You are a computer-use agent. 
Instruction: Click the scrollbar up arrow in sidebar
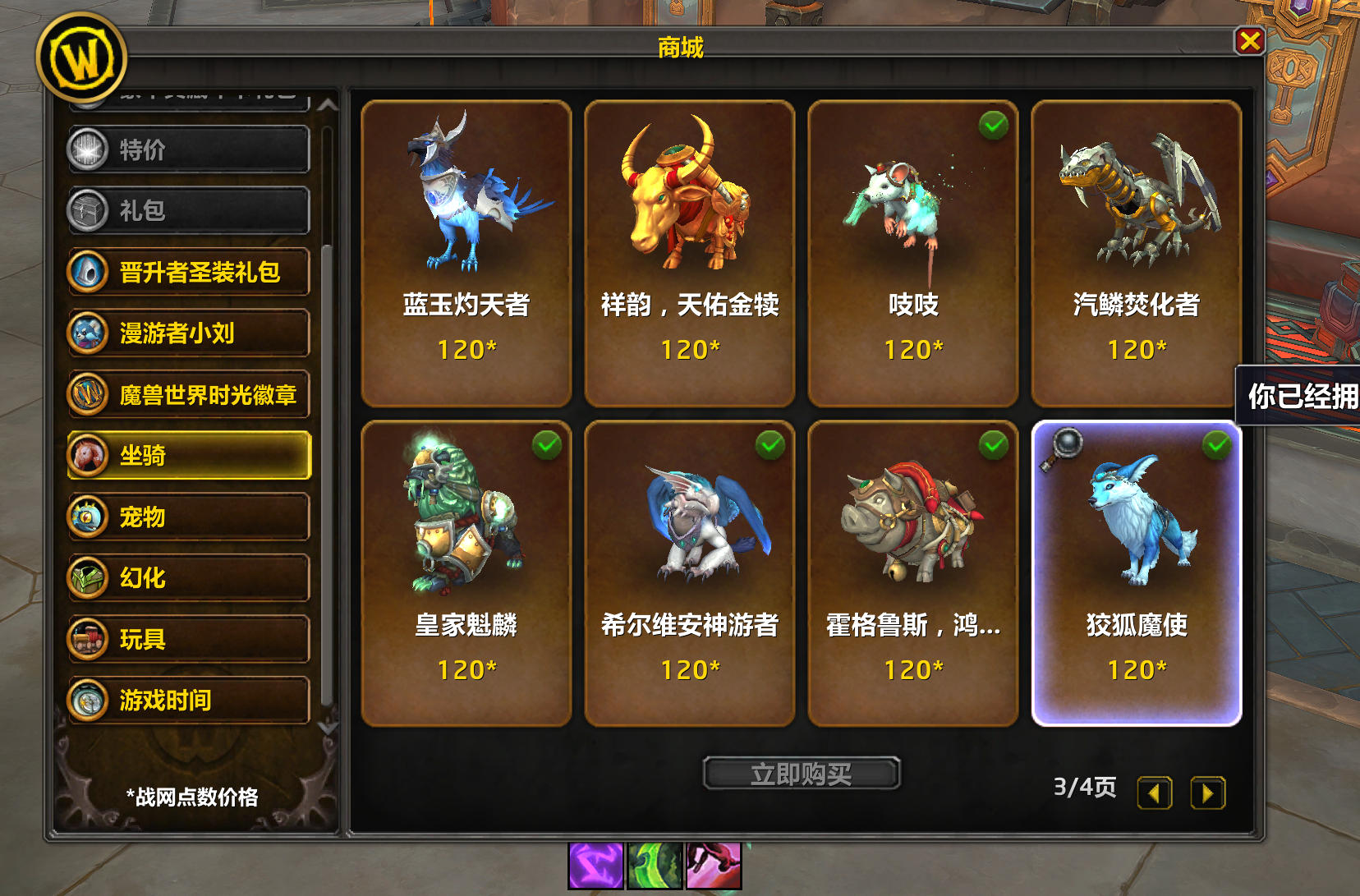coord(327,106)
